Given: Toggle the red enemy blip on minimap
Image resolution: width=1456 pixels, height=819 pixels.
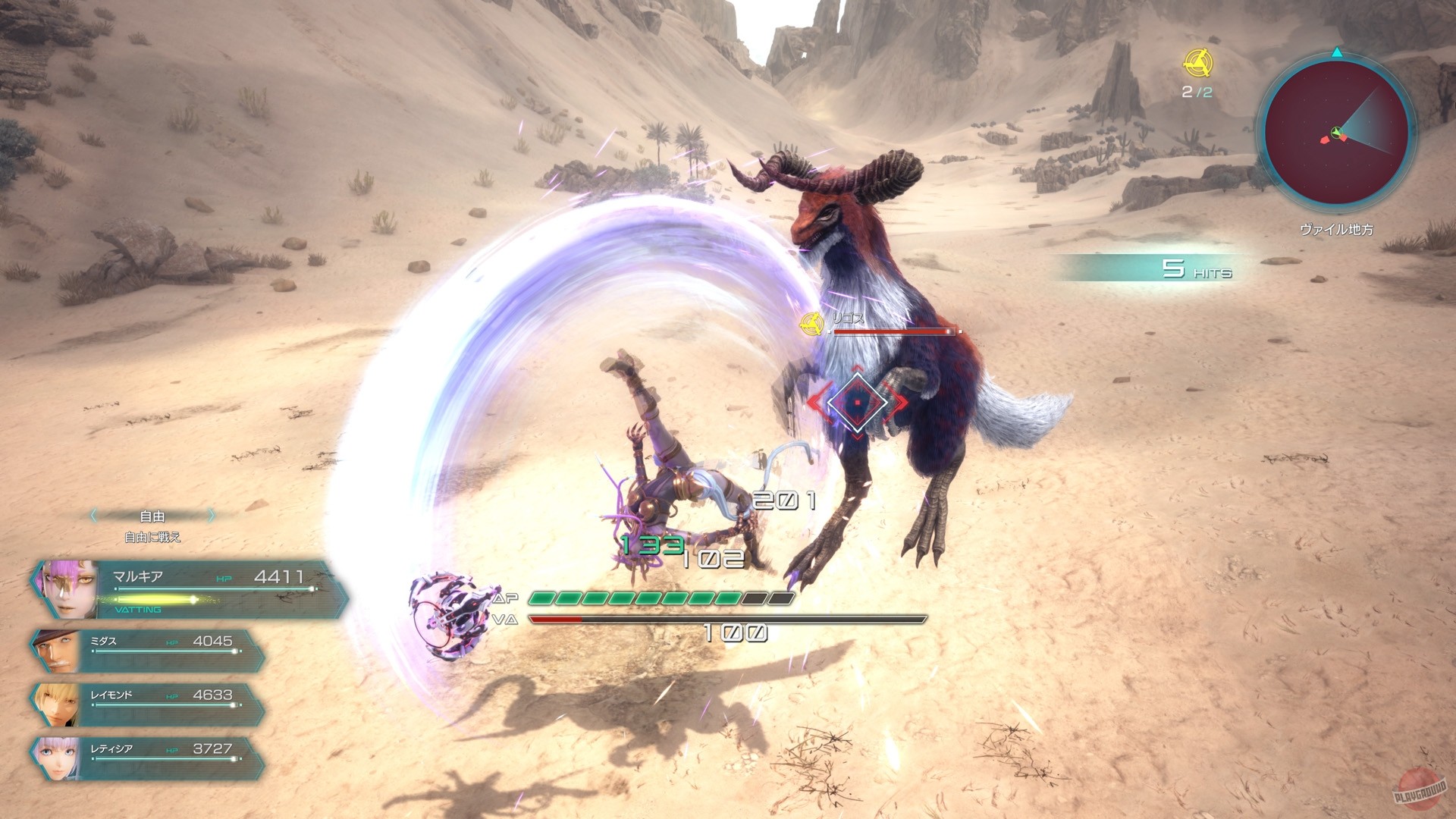Looking at the screenshot, I should tap(1324, 140).
